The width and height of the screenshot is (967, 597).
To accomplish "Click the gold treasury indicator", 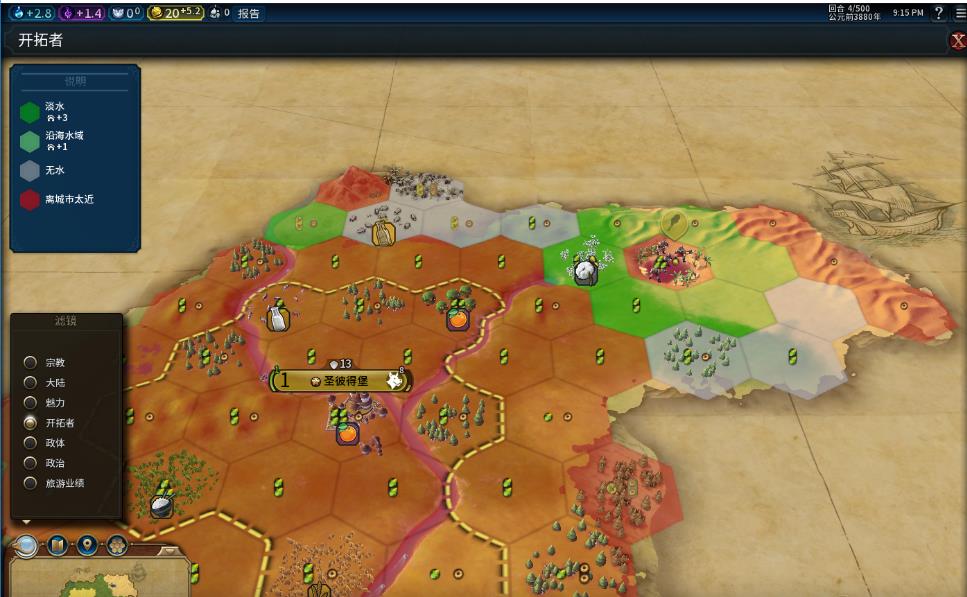I will (x=176, y=13).
